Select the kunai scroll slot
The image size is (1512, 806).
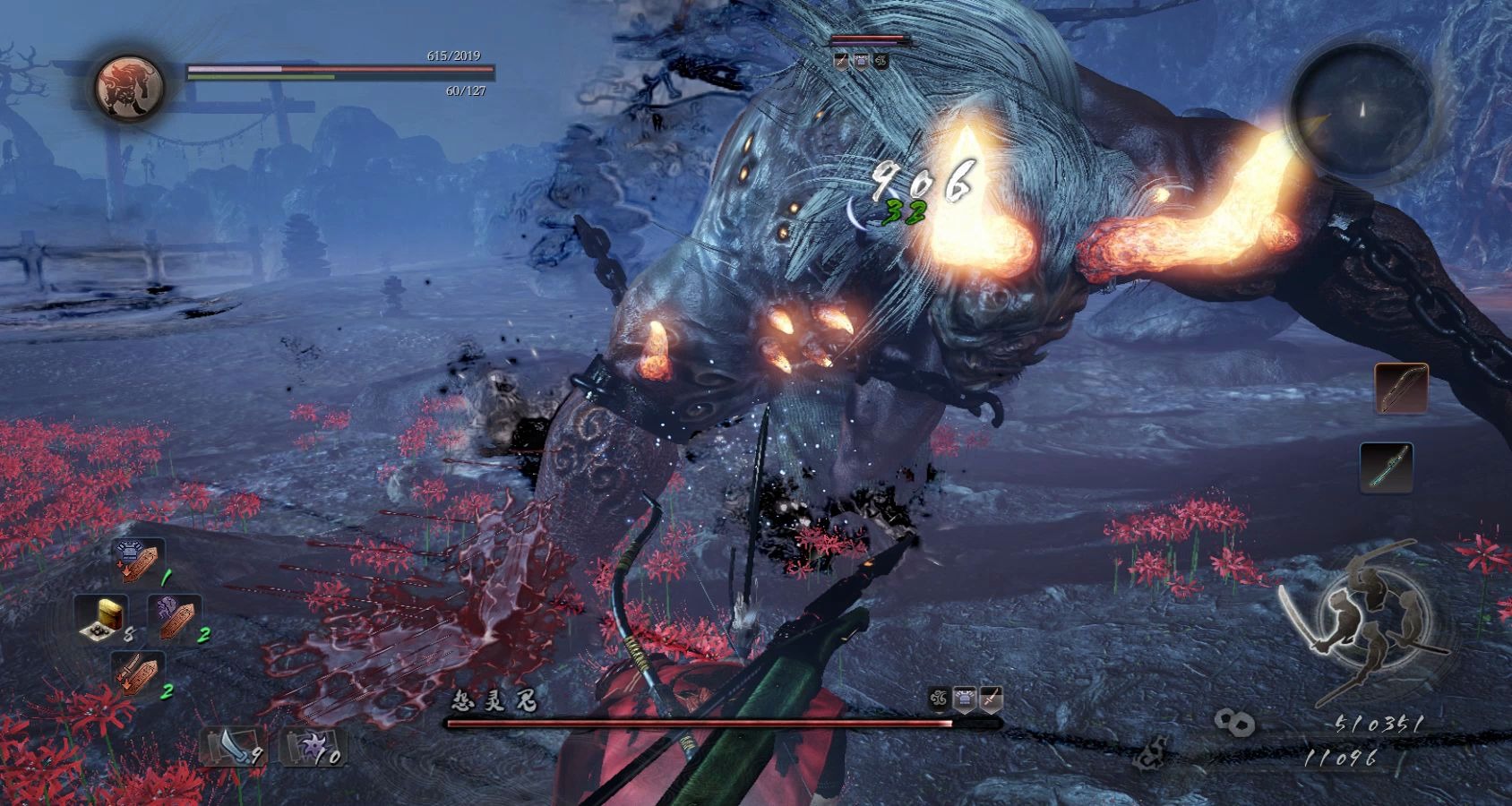[230, 745]
